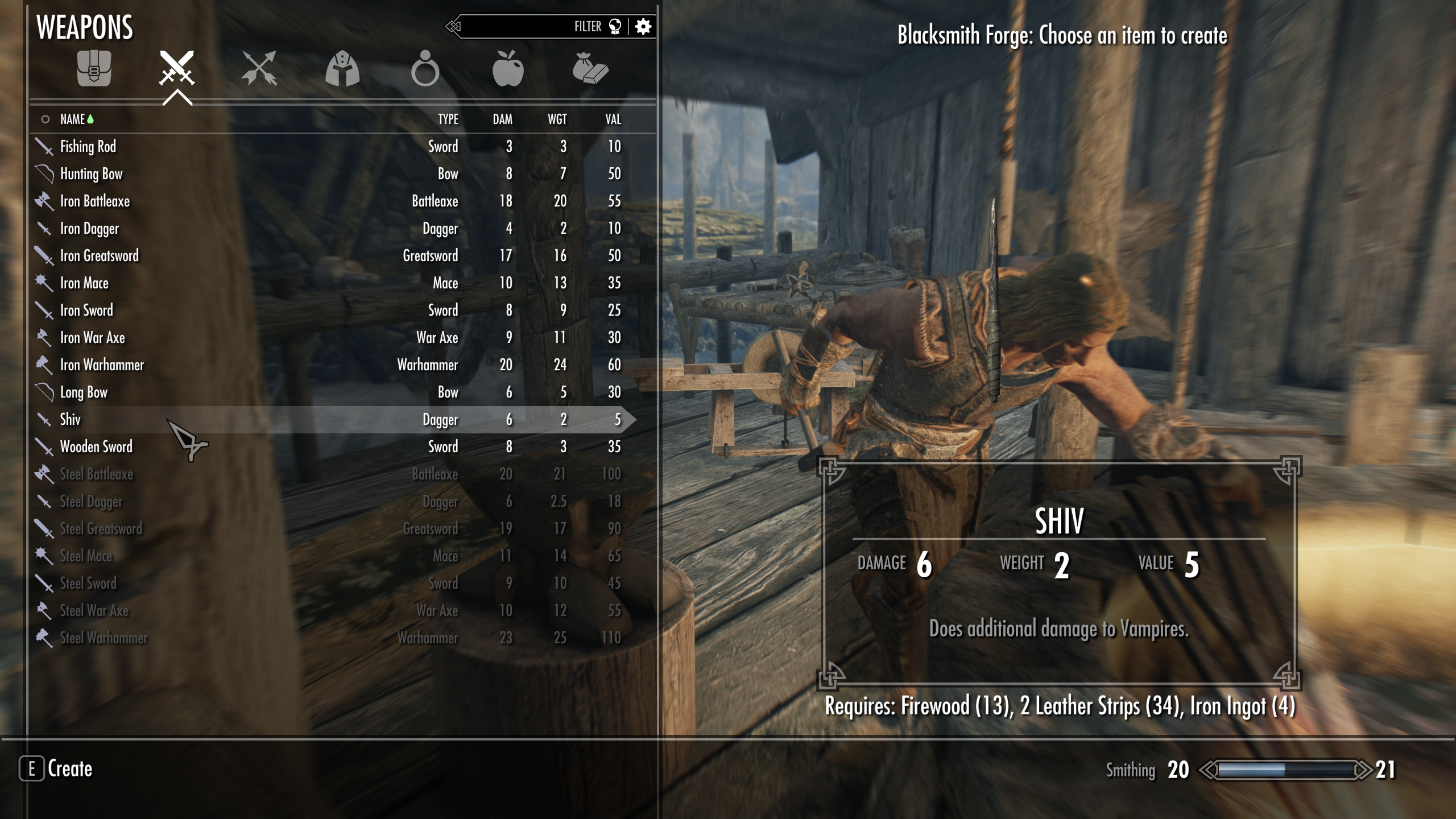Open the arrows ammunition category tab
This screenshot has width=1456, height=819.
tap(259, 69)
